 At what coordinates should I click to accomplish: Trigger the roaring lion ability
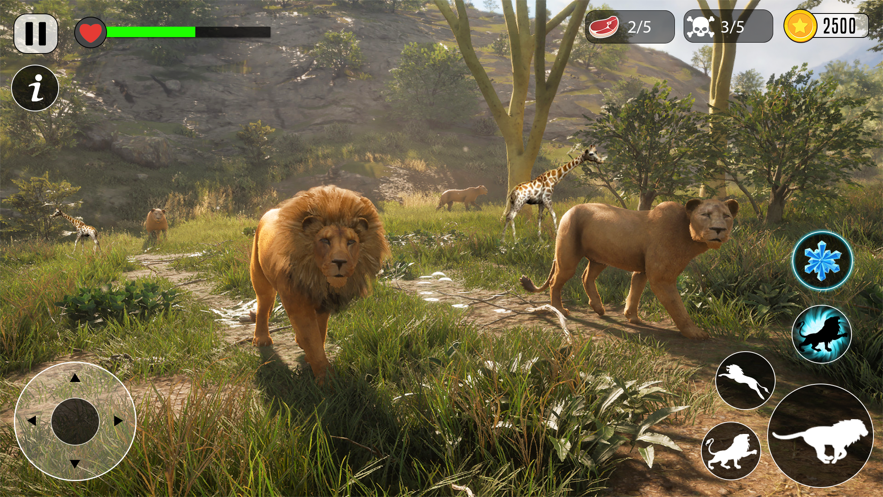click(821, 334)
